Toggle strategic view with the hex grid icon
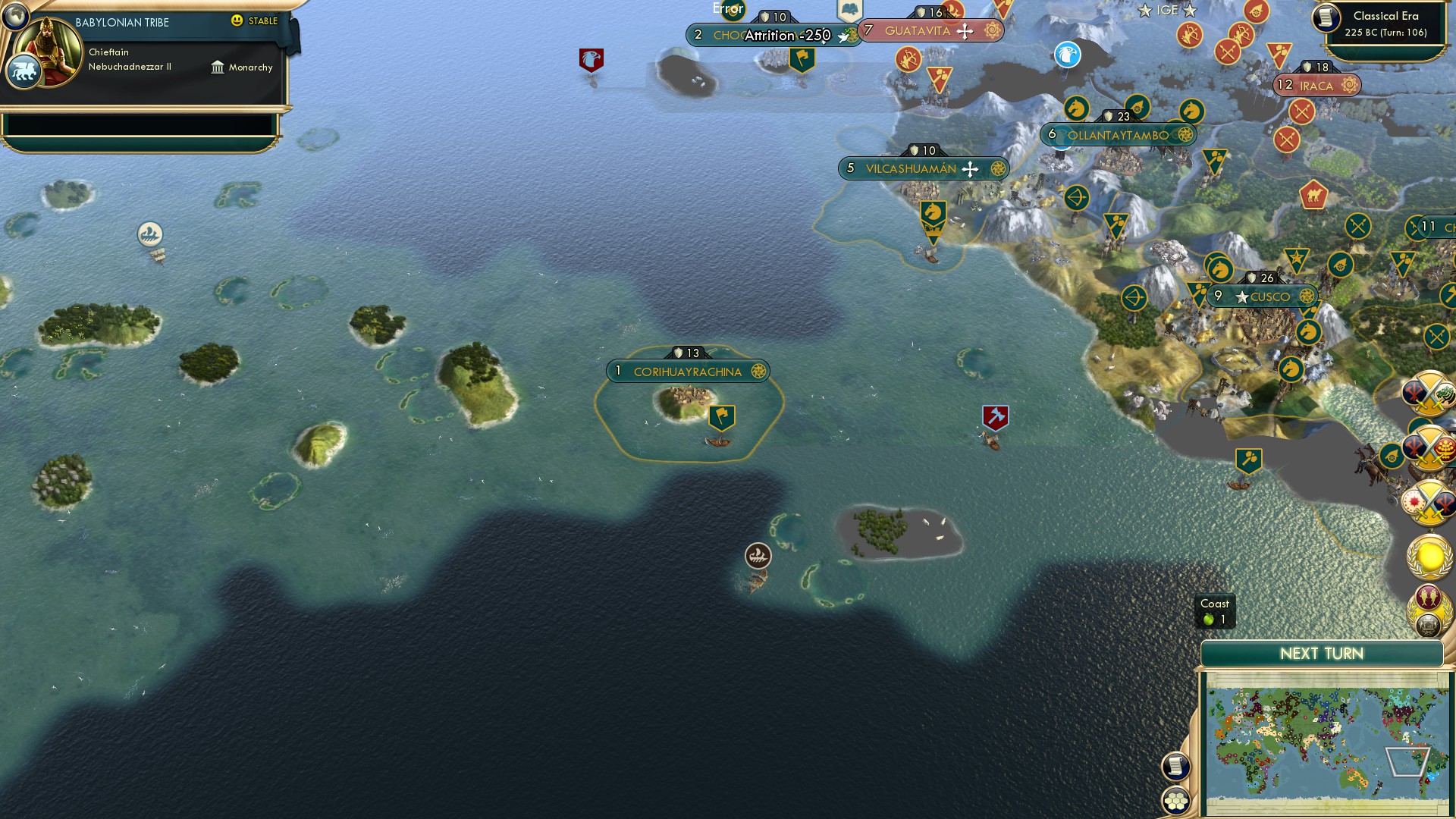 coord(1177,802)
